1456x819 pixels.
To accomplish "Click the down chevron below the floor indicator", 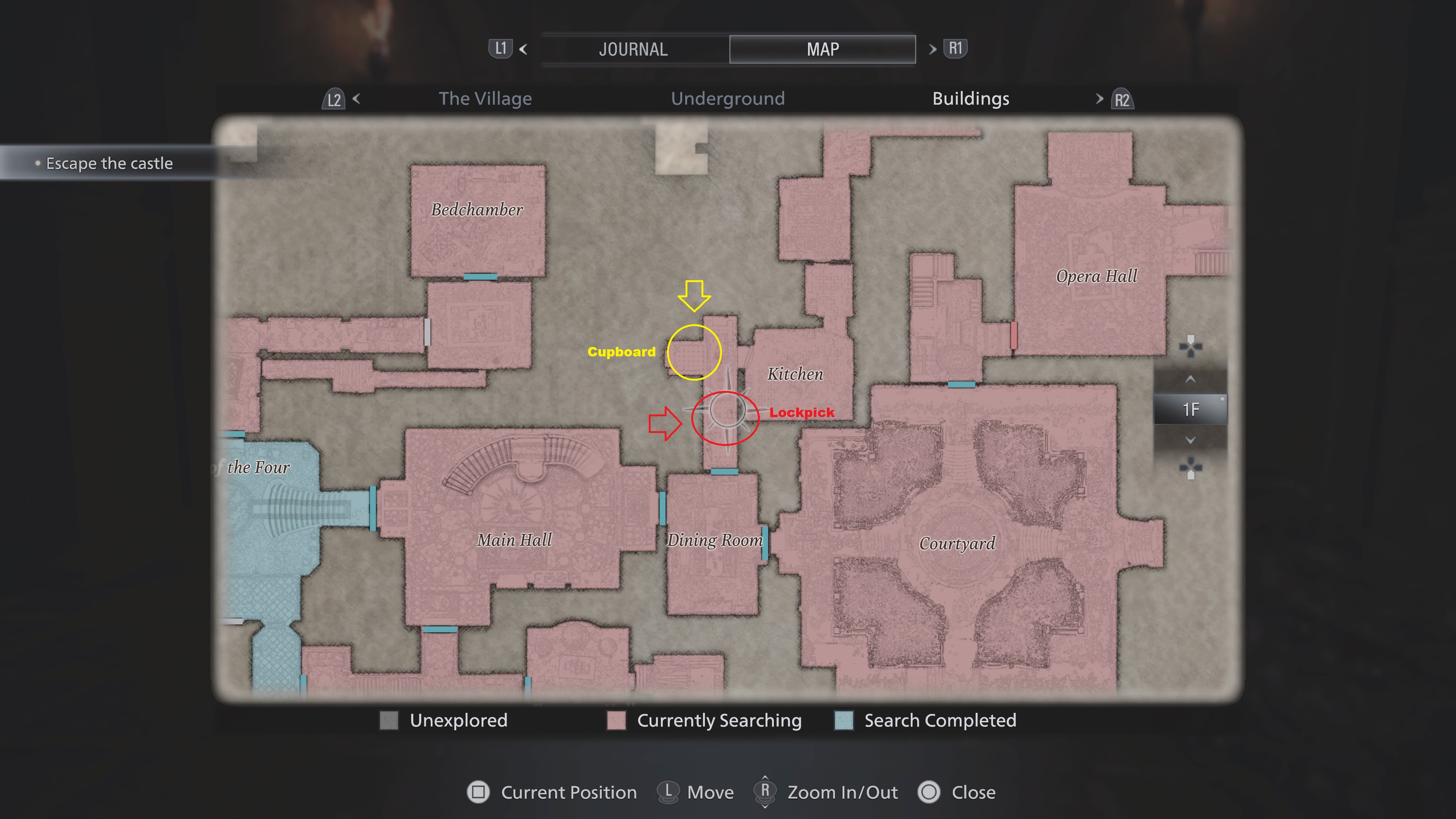I will [1190, 440].
